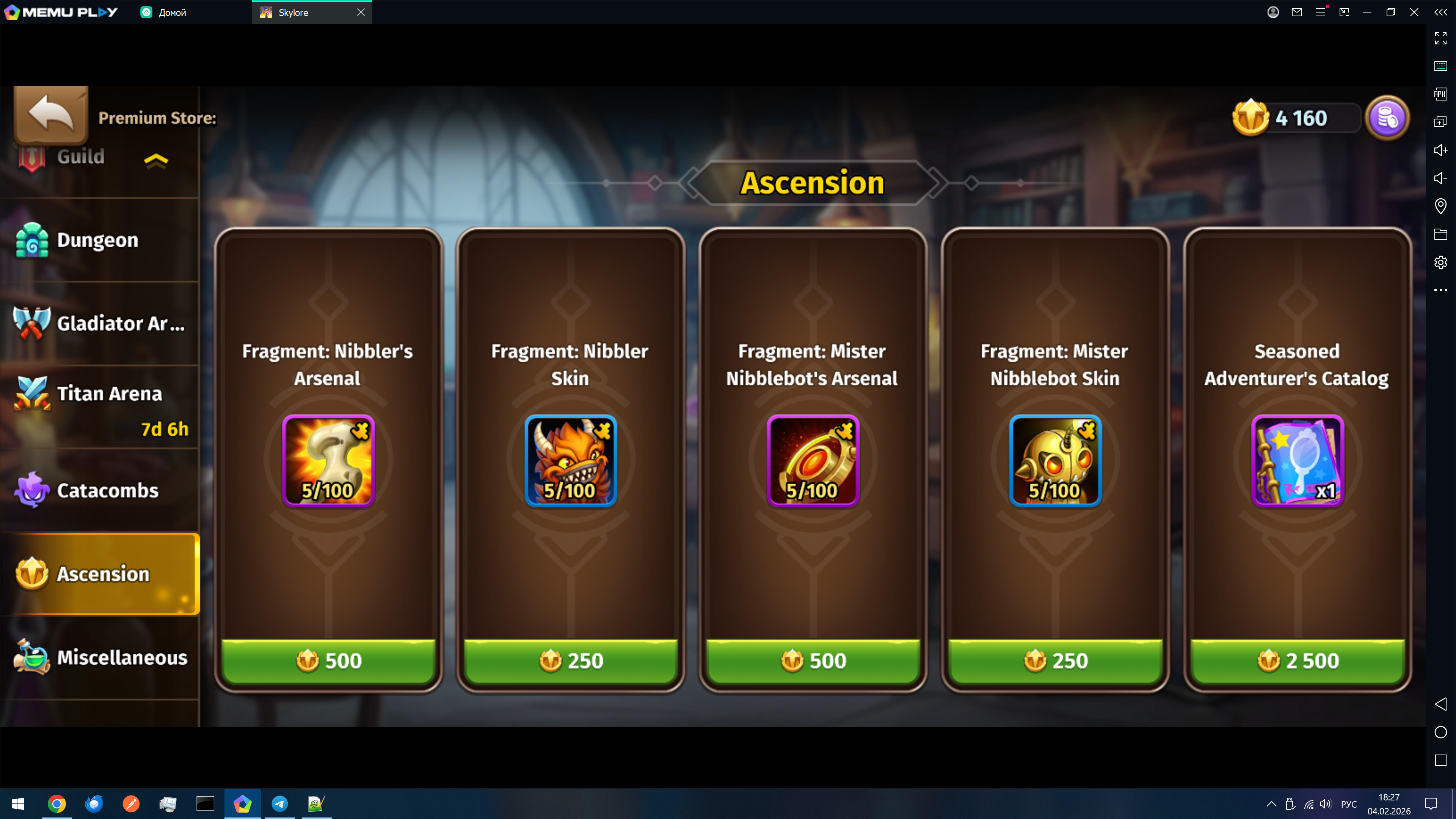Buy Seasoned Adventurer's Catalog for 2 500

pyautogui.click(x=1297, y=660)
